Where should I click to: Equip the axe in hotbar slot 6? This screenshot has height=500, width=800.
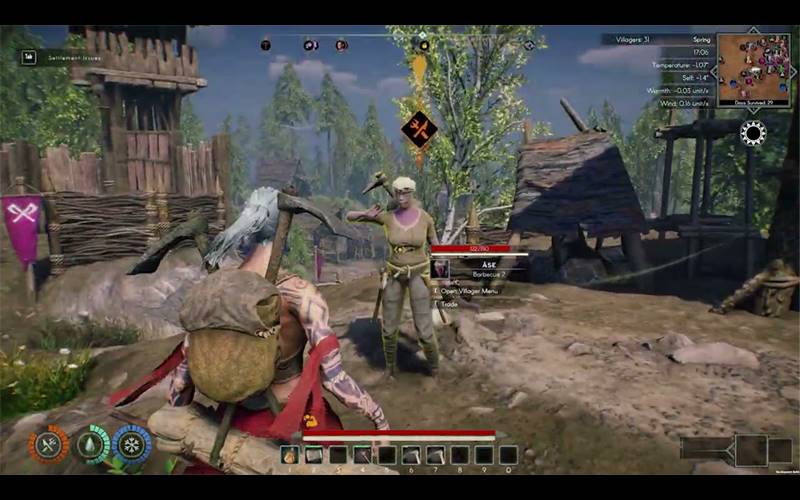pos(411,455)
